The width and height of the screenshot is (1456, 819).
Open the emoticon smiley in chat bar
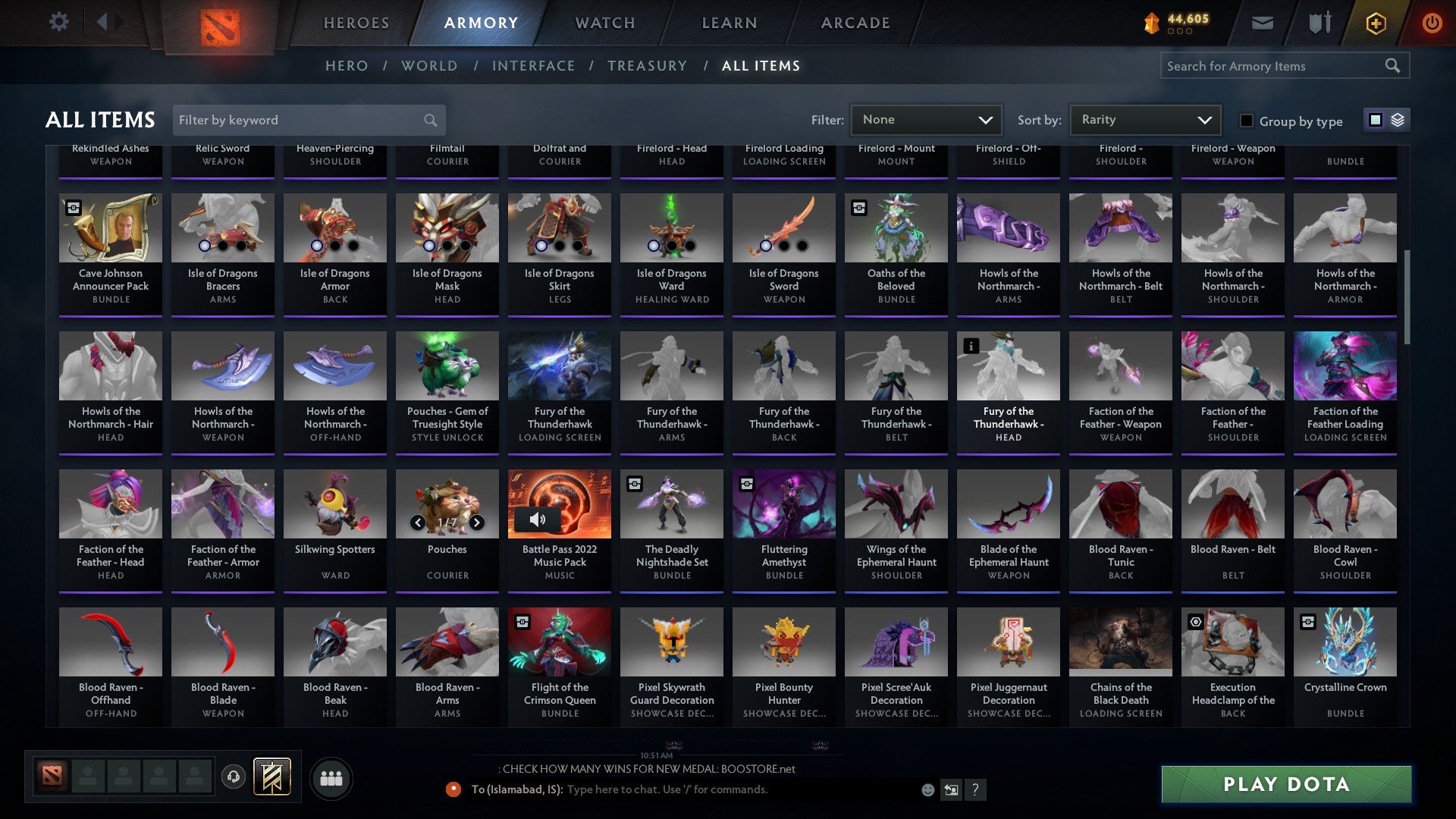click(927, 789)
